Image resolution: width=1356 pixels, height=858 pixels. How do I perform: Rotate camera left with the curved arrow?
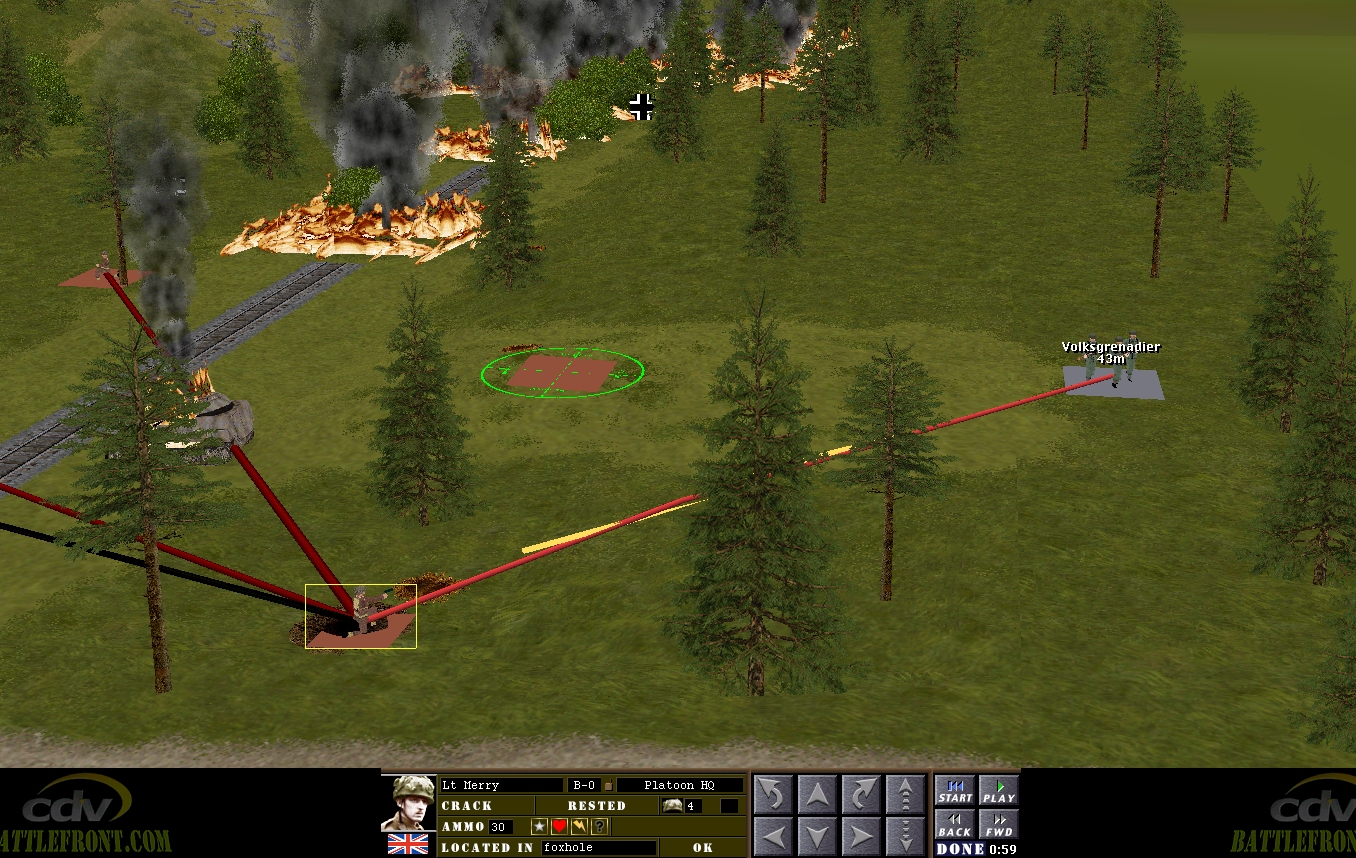772,795
